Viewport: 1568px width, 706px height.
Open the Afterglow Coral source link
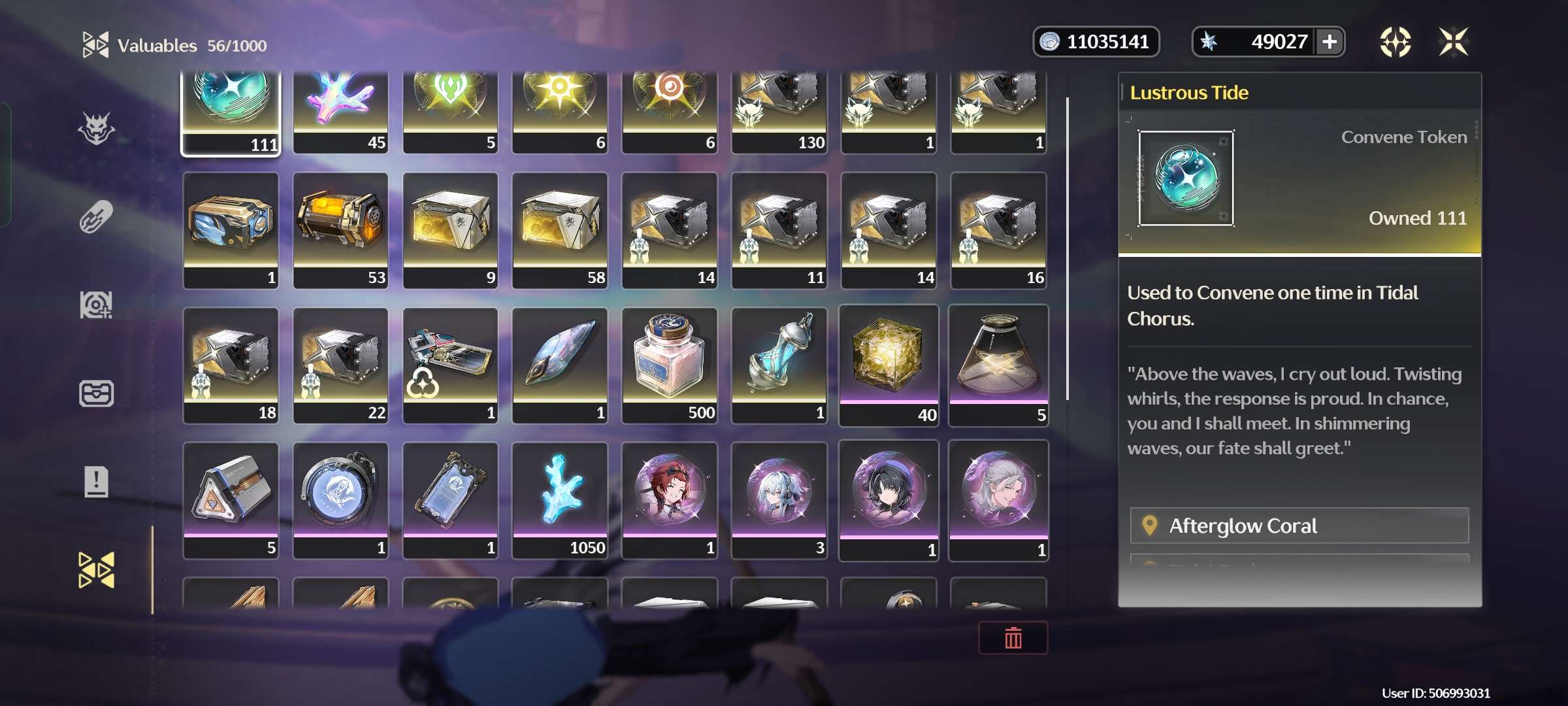(x=1299, y=526)
